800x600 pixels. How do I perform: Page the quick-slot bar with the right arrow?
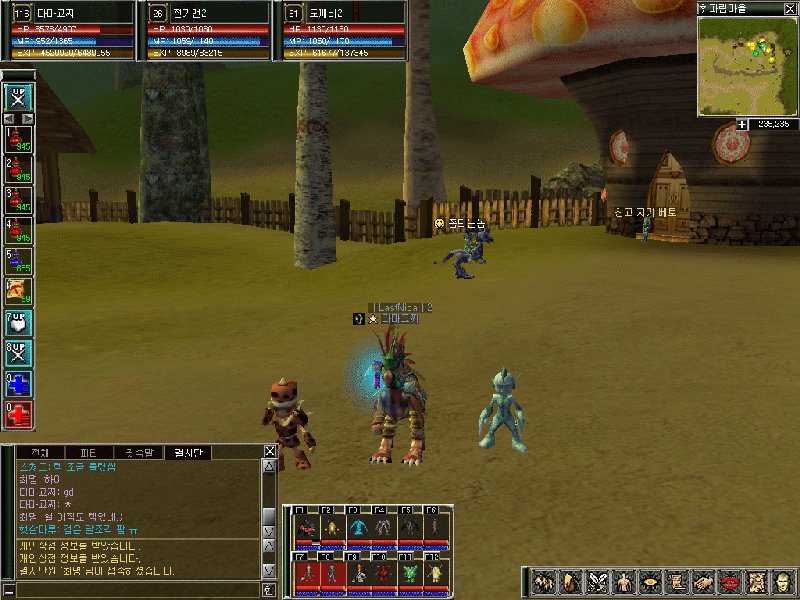point(29,118)
